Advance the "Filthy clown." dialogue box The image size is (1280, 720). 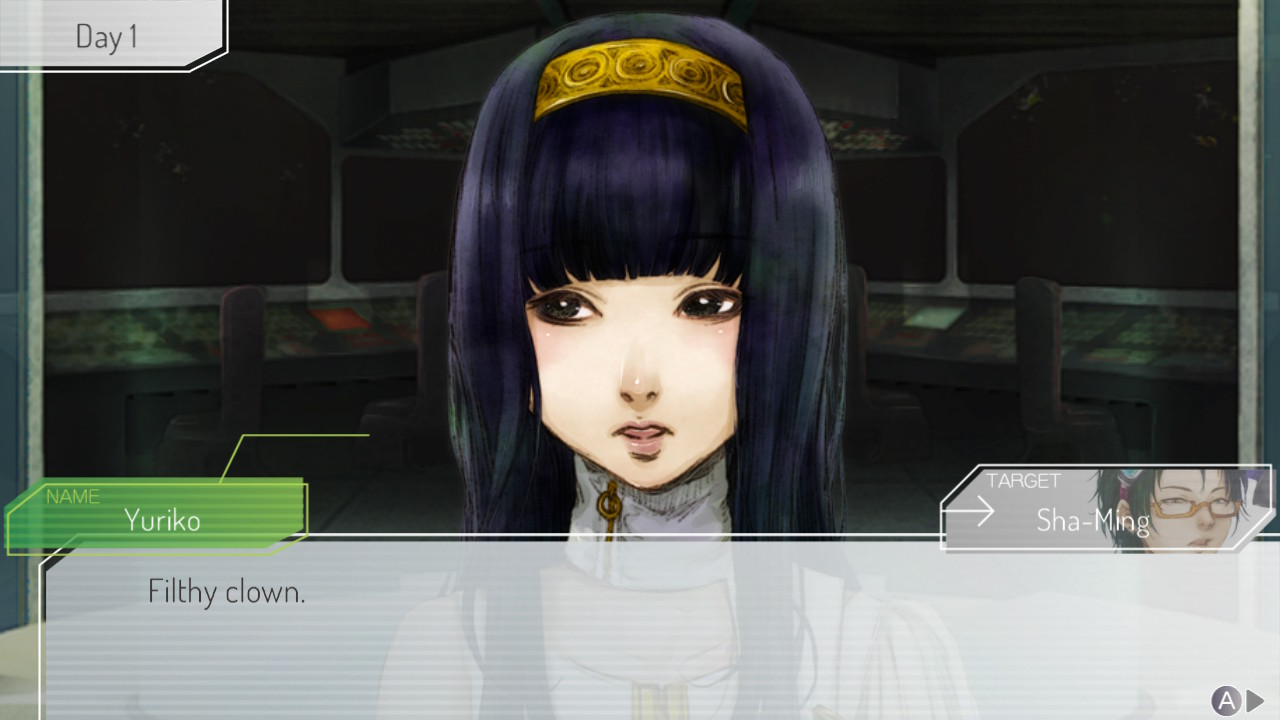(1237, 700)
